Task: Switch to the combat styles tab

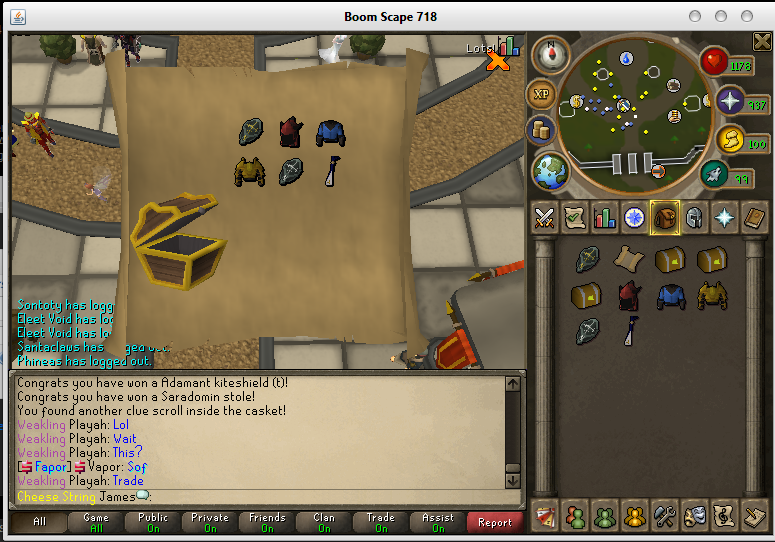Action: click(544, 217)
